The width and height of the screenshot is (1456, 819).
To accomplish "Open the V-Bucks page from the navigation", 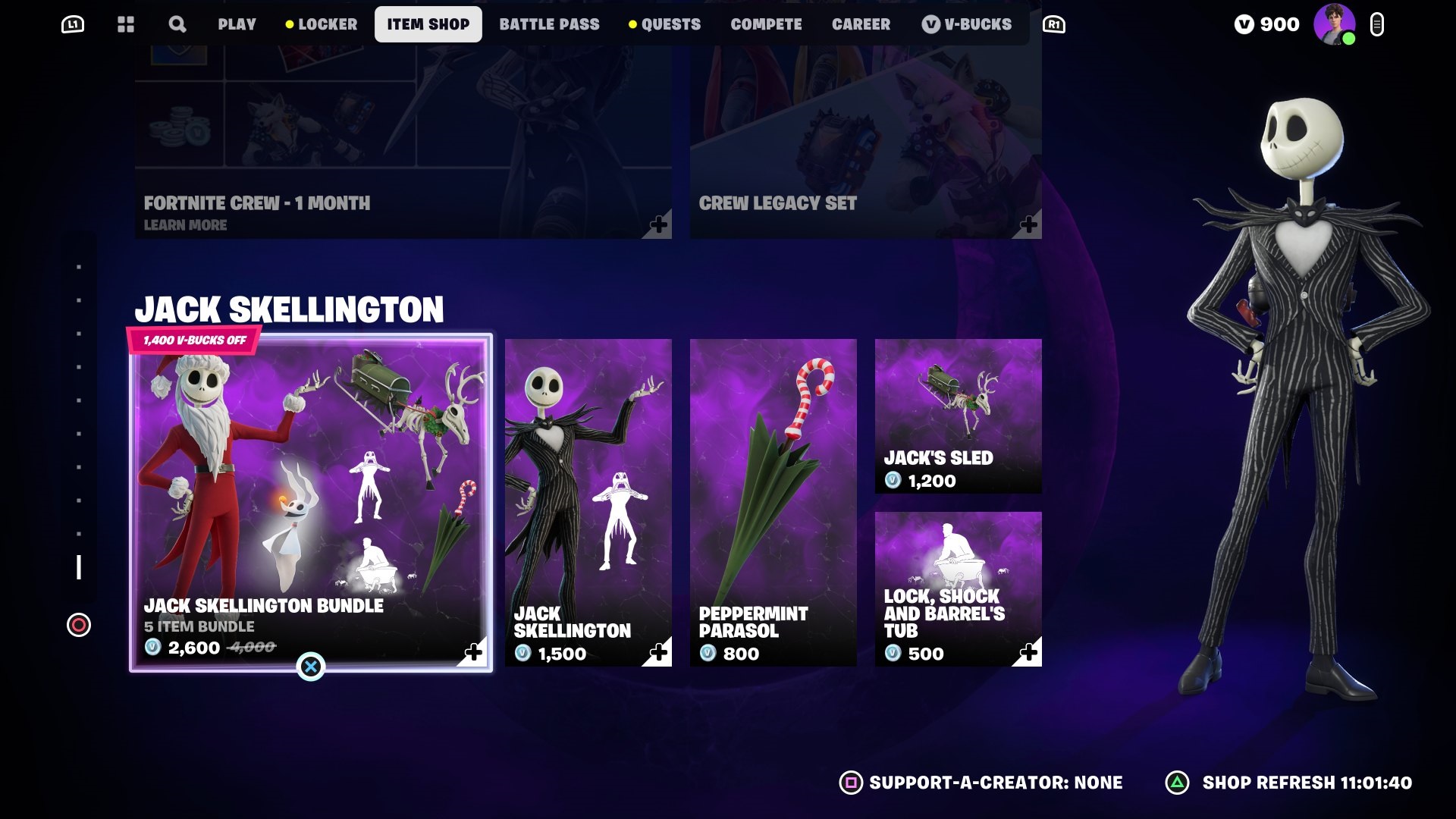I will pyautogui.click(x=968, y=24).
